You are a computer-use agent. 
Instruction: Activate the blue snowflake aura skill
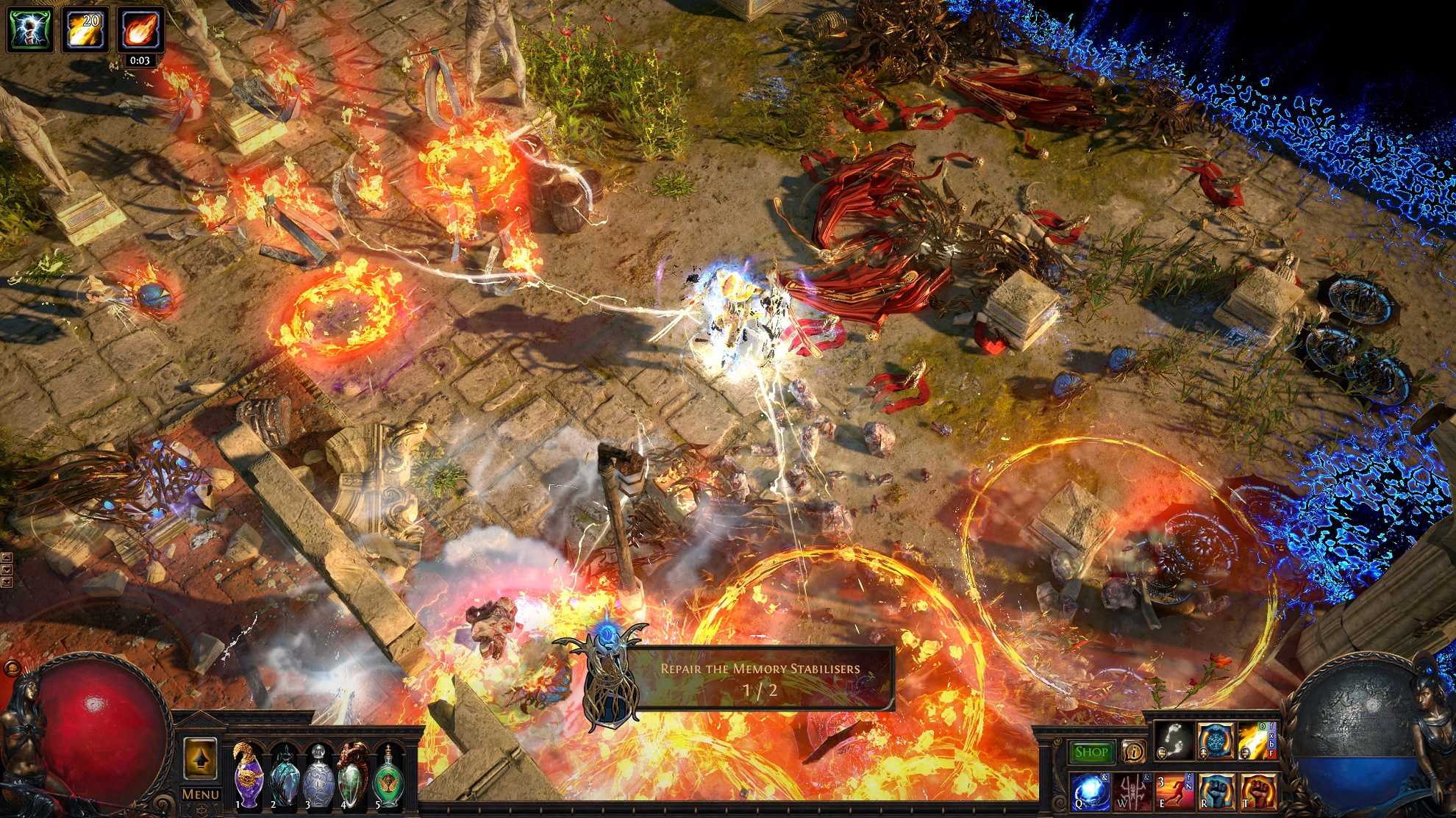pos(1216,740)
